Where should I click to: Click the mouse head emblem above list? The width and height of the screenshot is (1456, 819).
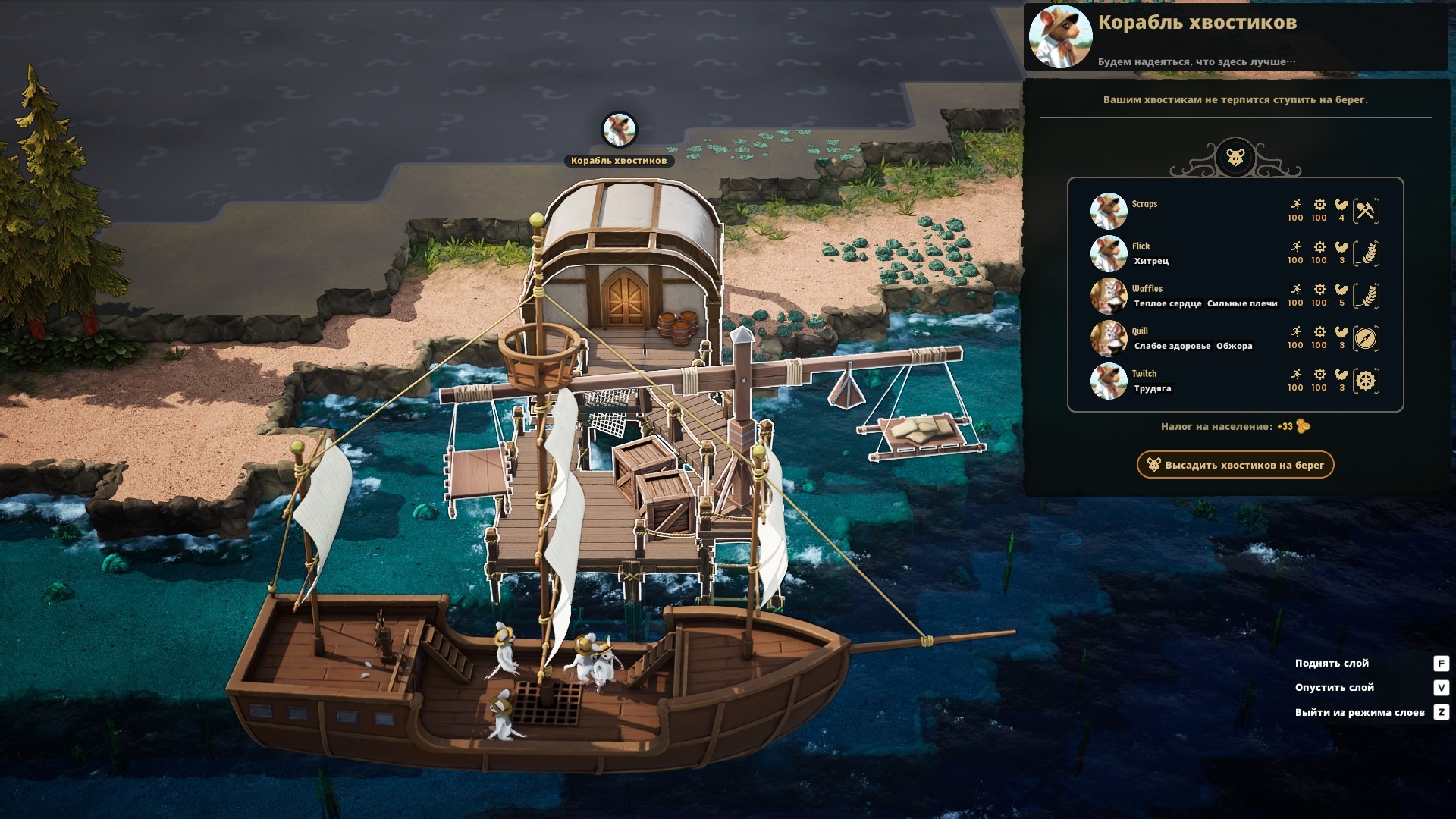point(1235,158)
